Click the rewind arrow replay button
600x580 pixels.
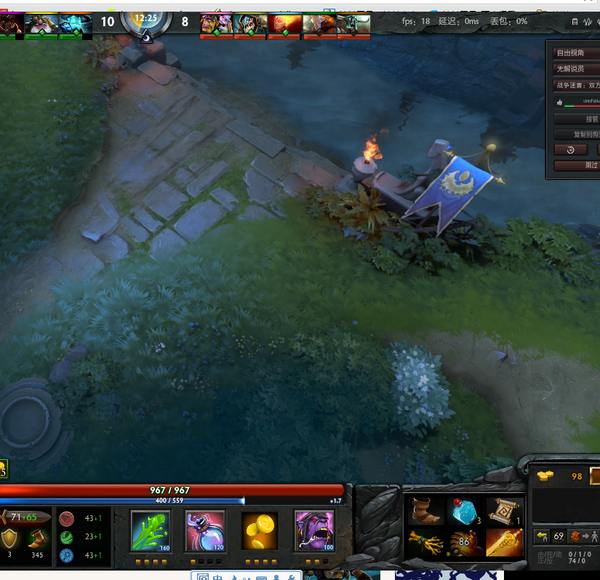(570, 149)
